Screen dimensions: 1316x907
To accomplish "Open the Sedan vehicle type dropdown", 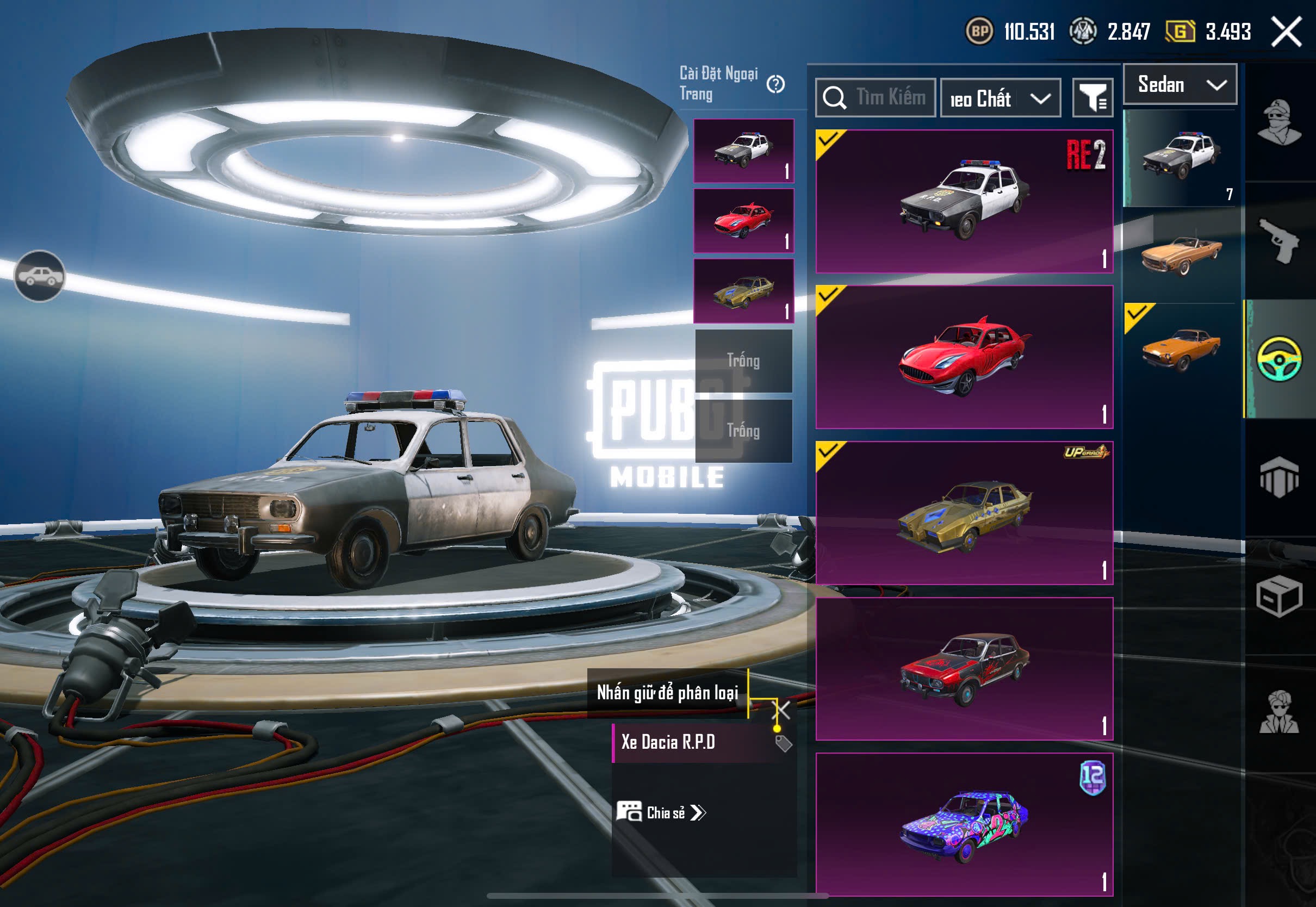I will click(1180, 85).
